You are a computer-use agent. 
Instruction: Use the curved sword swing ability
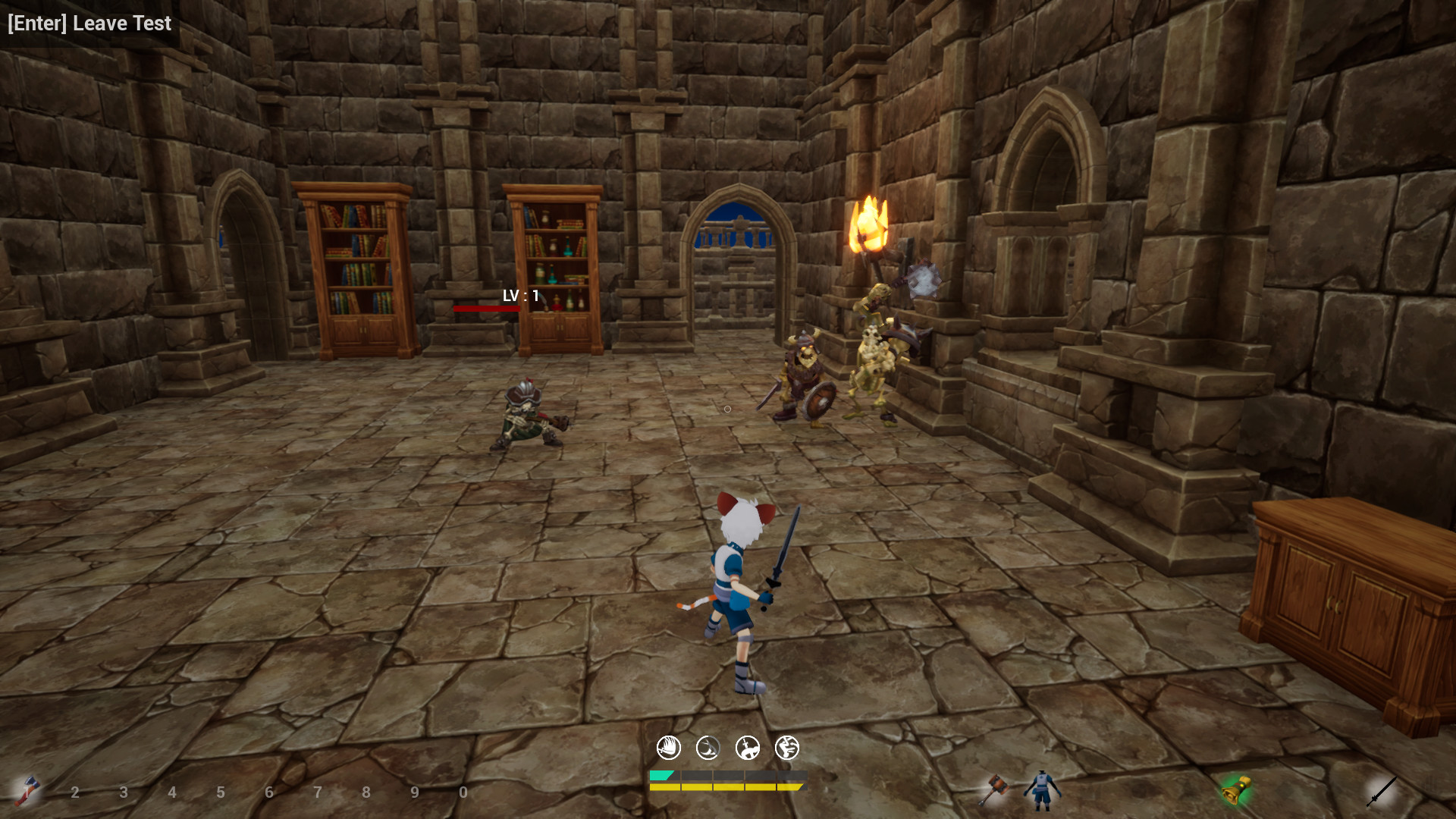click(x=708, y=748)
